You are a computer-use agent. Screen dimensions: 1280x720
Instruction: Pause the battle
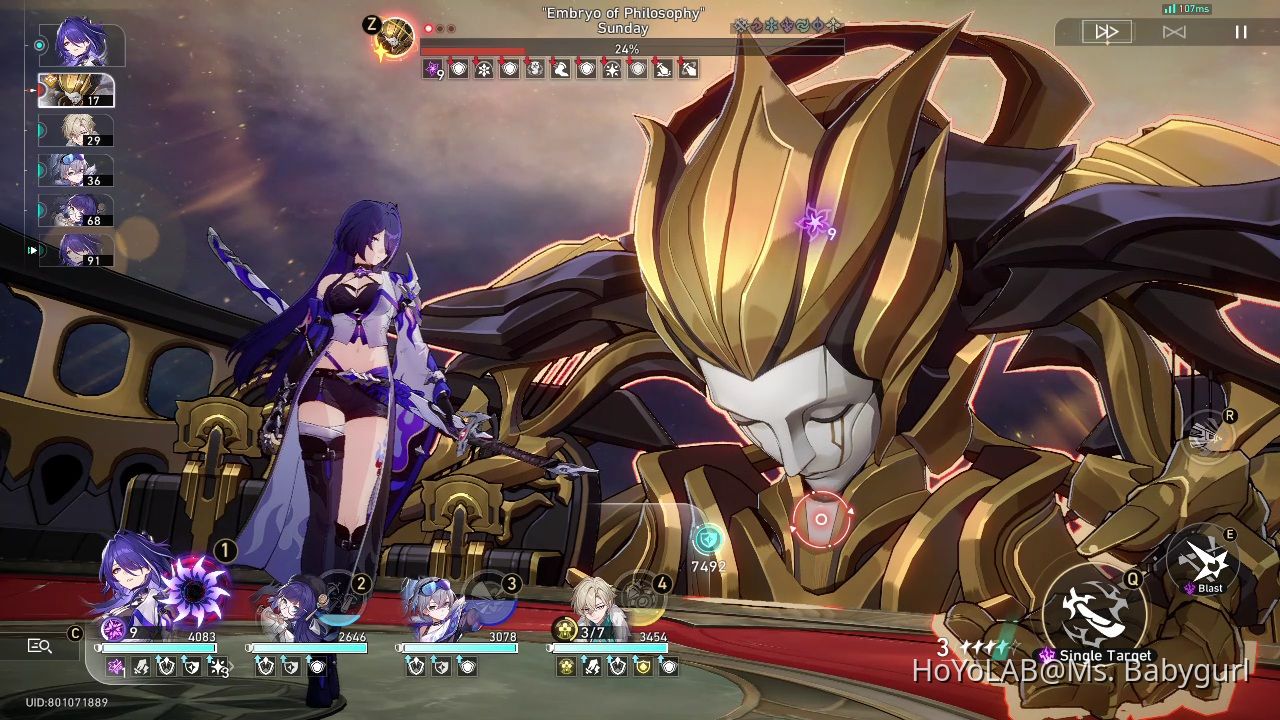tap(1240, 31)
